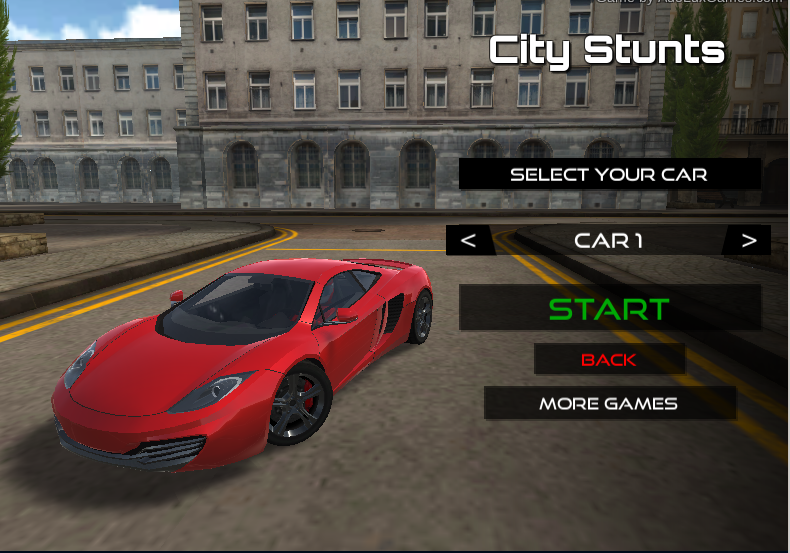Switch to the next car with right arrow

click(748, 240)
